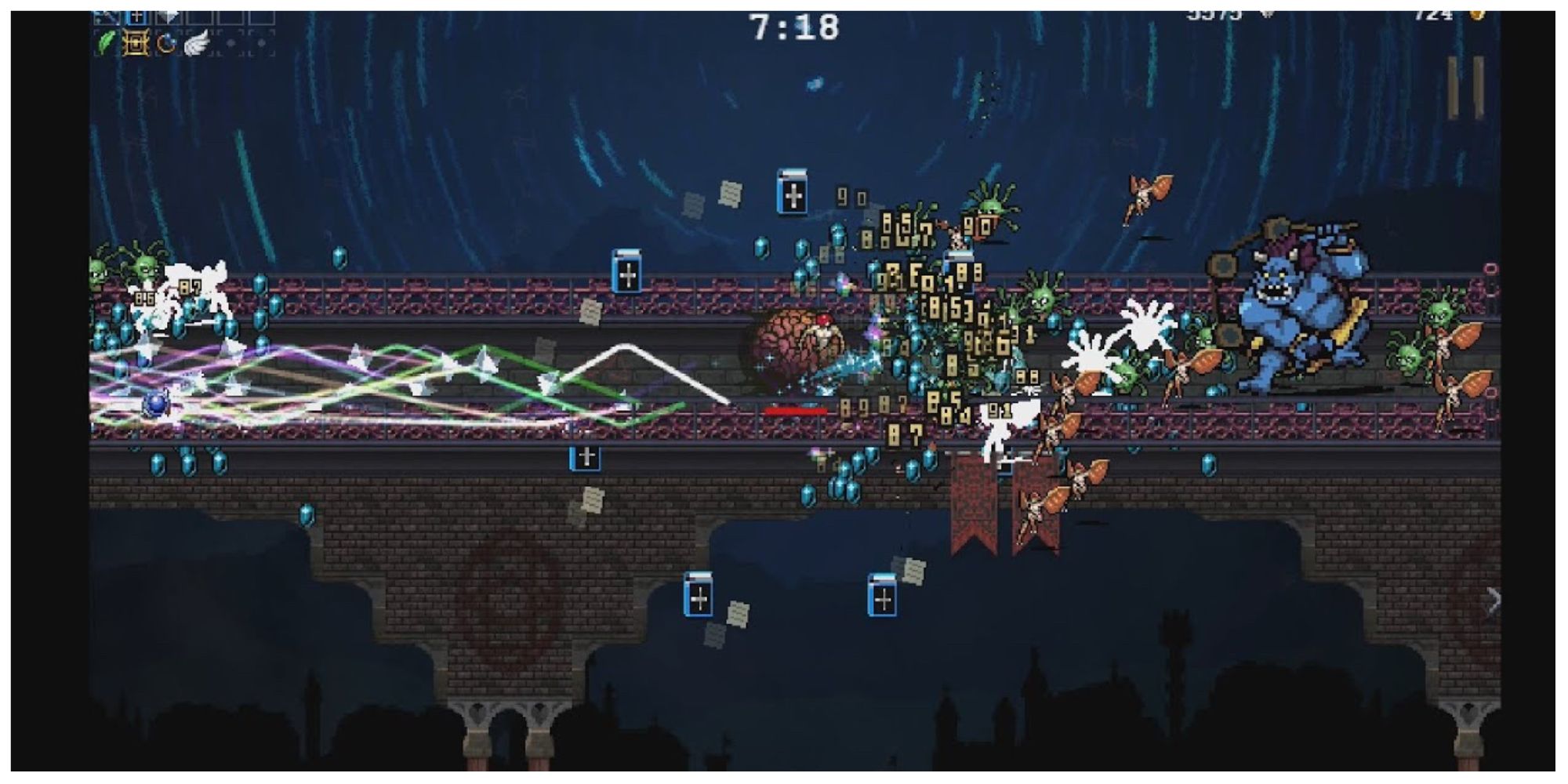Click the green feather passive item icon
The image size is (1568, 784).
[107, 43]
